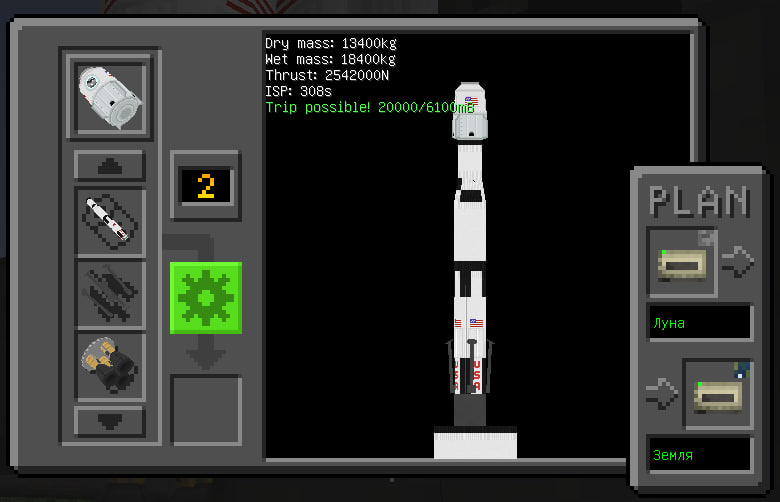Open the Earth return plan slot
The image size is (780, 502).
[x=717, y=393]
